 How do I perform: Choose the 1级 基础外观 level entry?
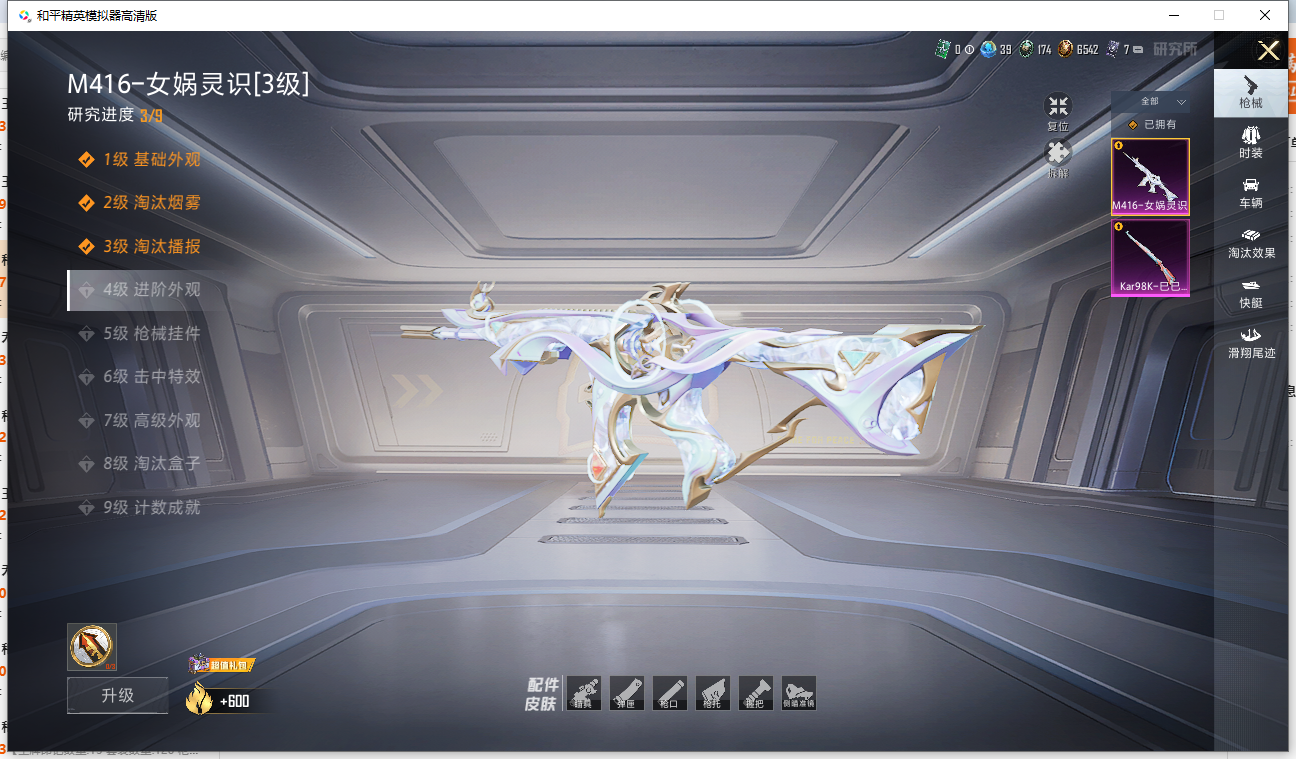tap(152, 159)
